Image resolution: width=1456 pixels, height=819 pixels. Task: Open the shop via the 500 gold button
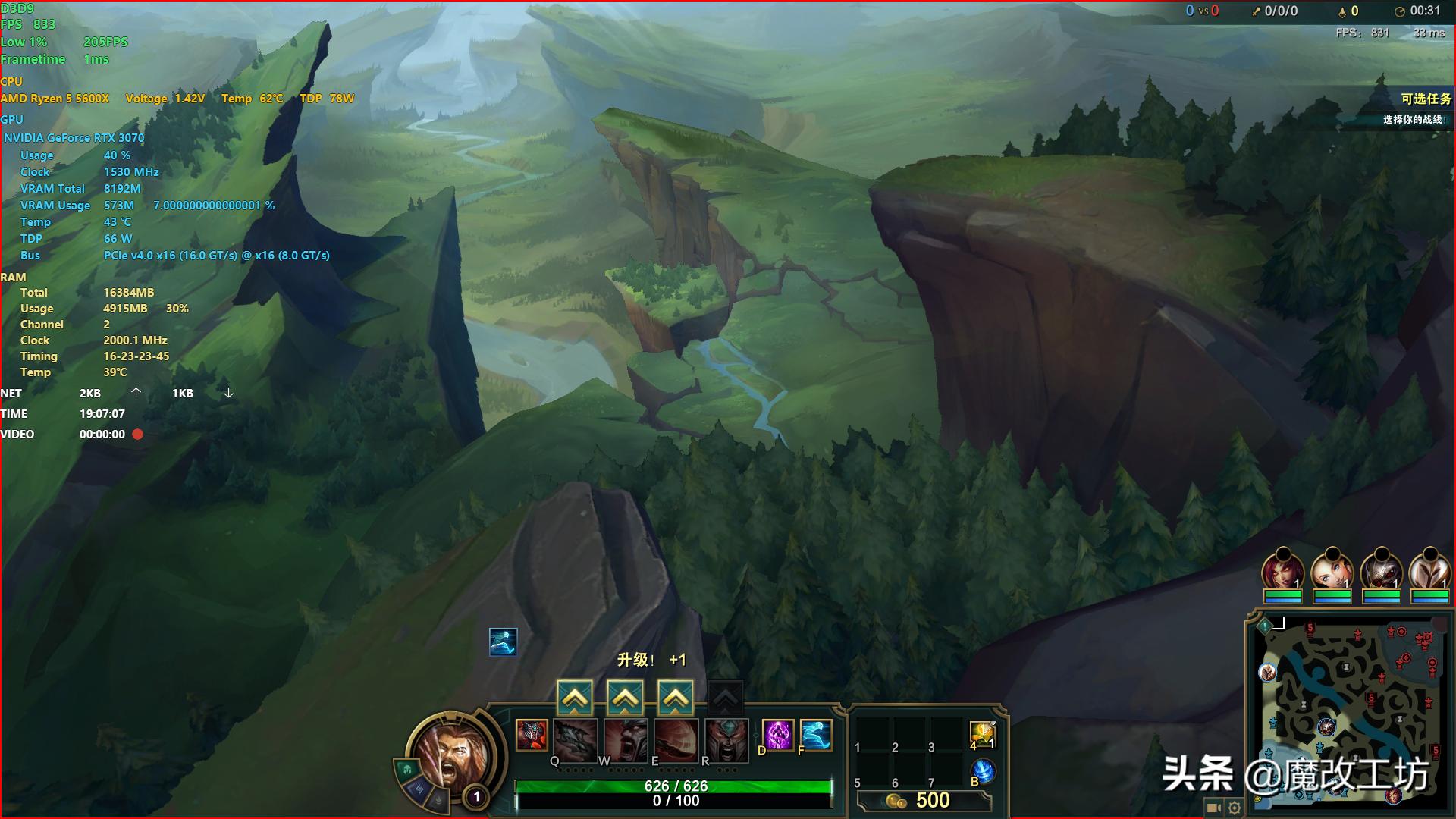click(924, 801)
